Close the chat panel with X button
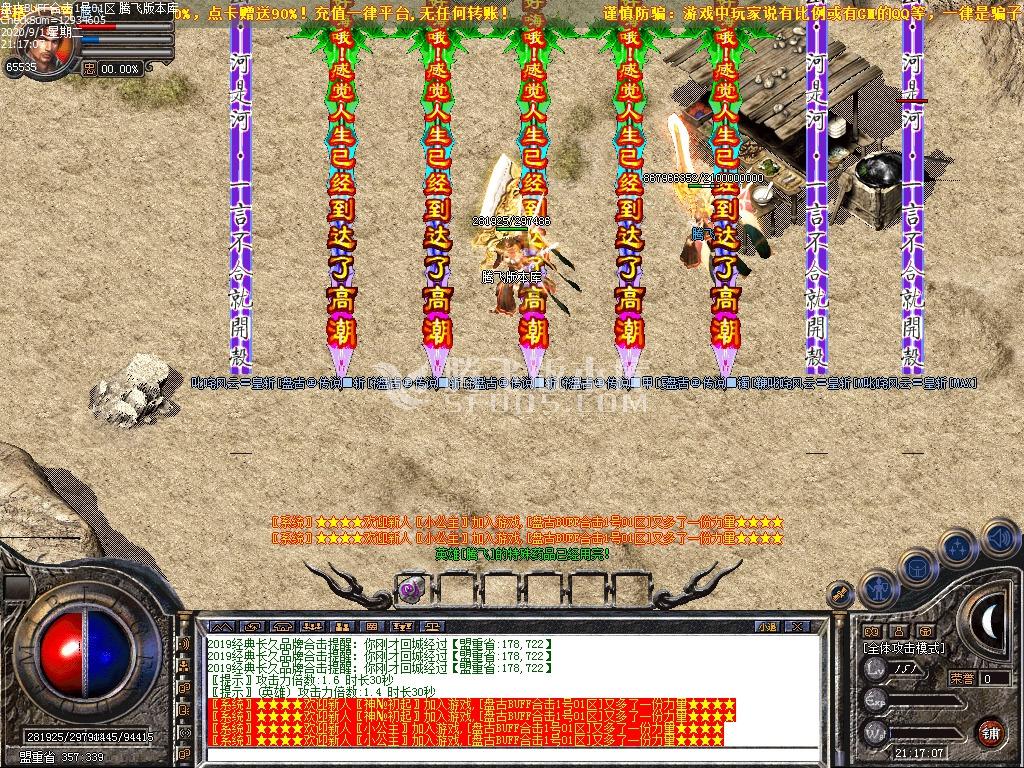The height and width of the screenshot is (768, 1024). click(x=797, y=626)
